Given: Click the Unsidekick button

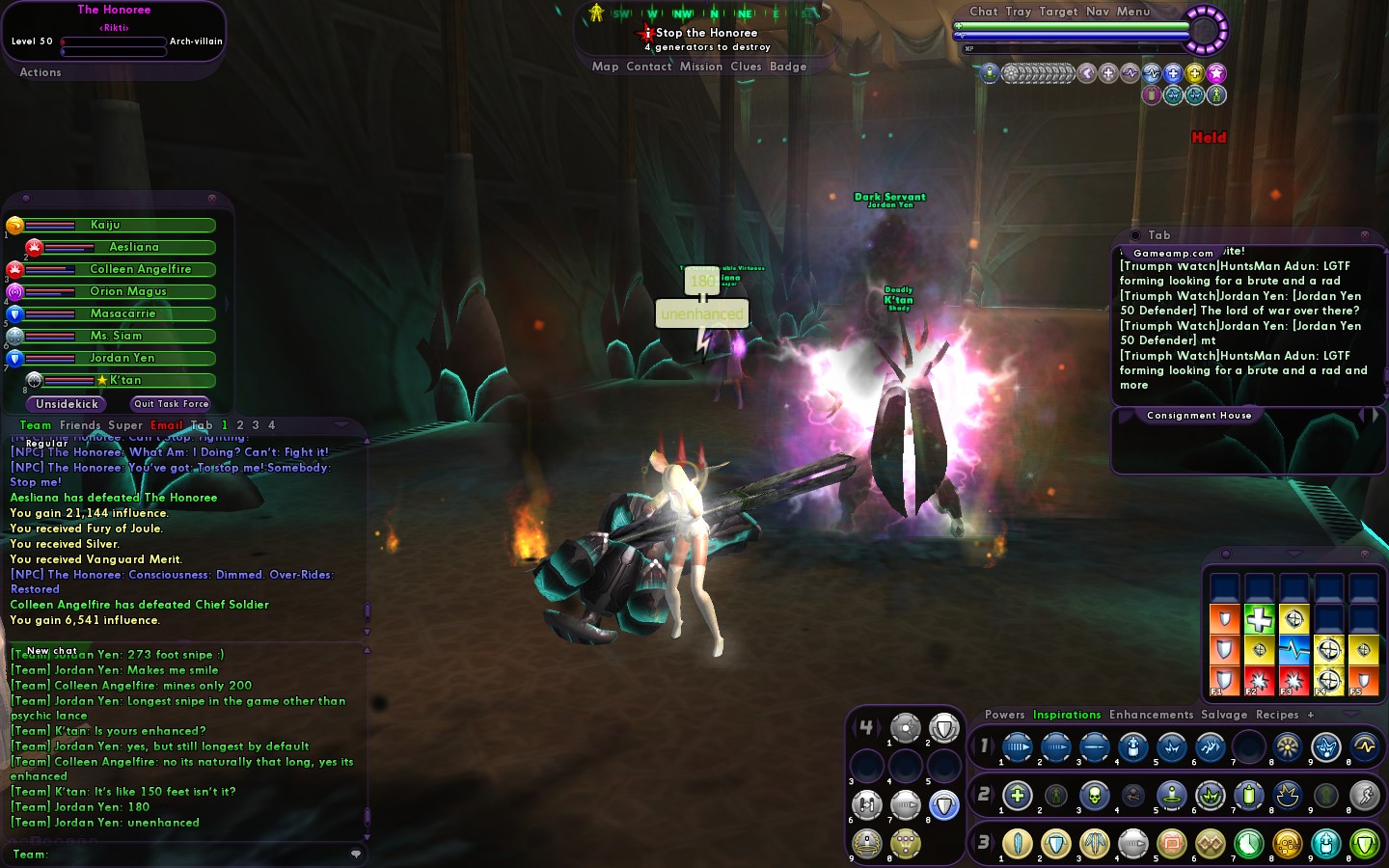Looking at the screenshot, I should [x=68, y=404].
